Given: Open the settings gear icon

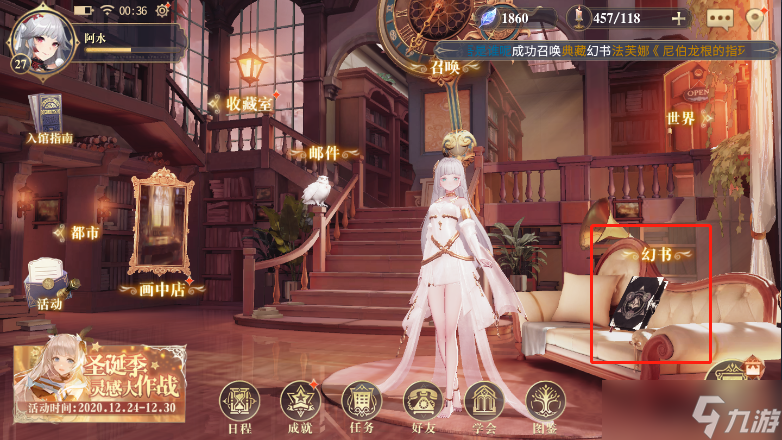Looking at the screenshot, I should 163,11.
